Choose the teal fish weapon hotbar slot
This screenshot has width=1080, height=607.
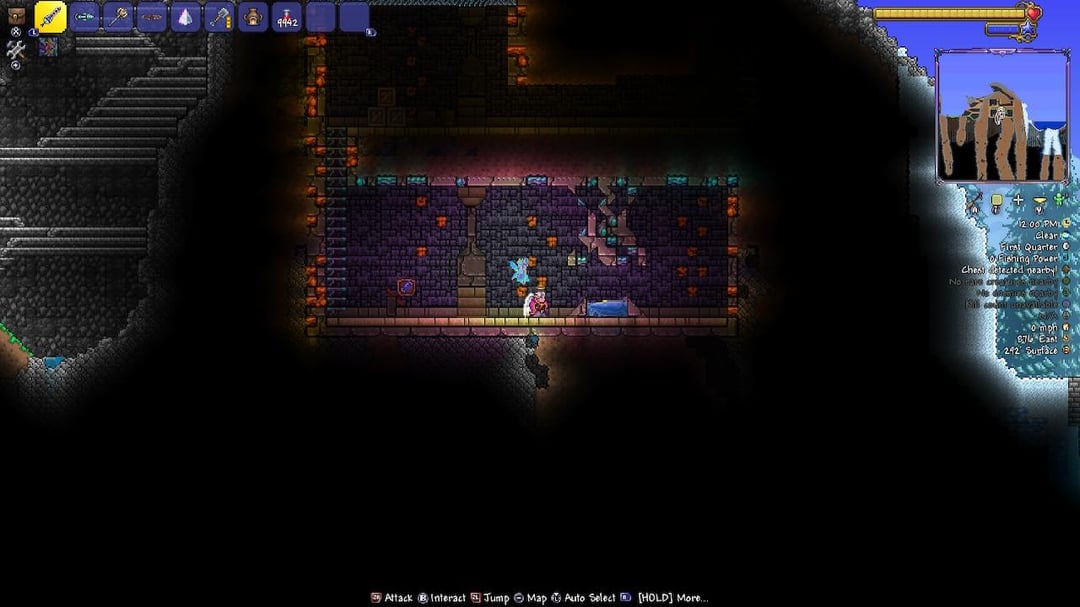(85, 17)
